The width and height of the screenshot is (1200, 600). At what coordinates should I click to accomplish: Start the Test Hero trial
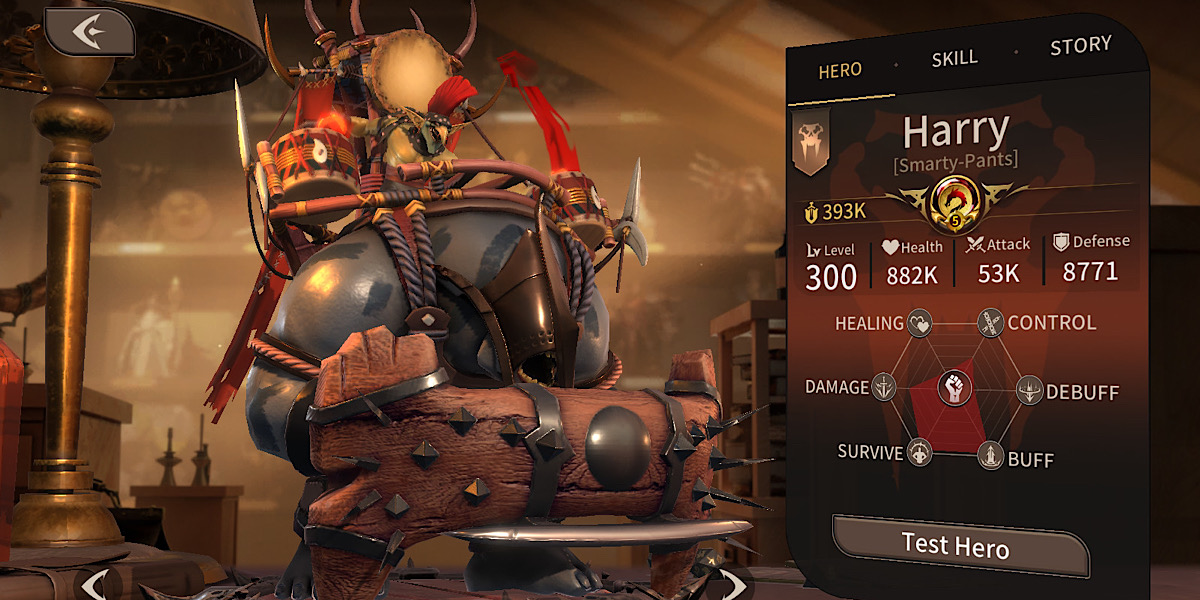pyautogui.click(x=956, y=546)
